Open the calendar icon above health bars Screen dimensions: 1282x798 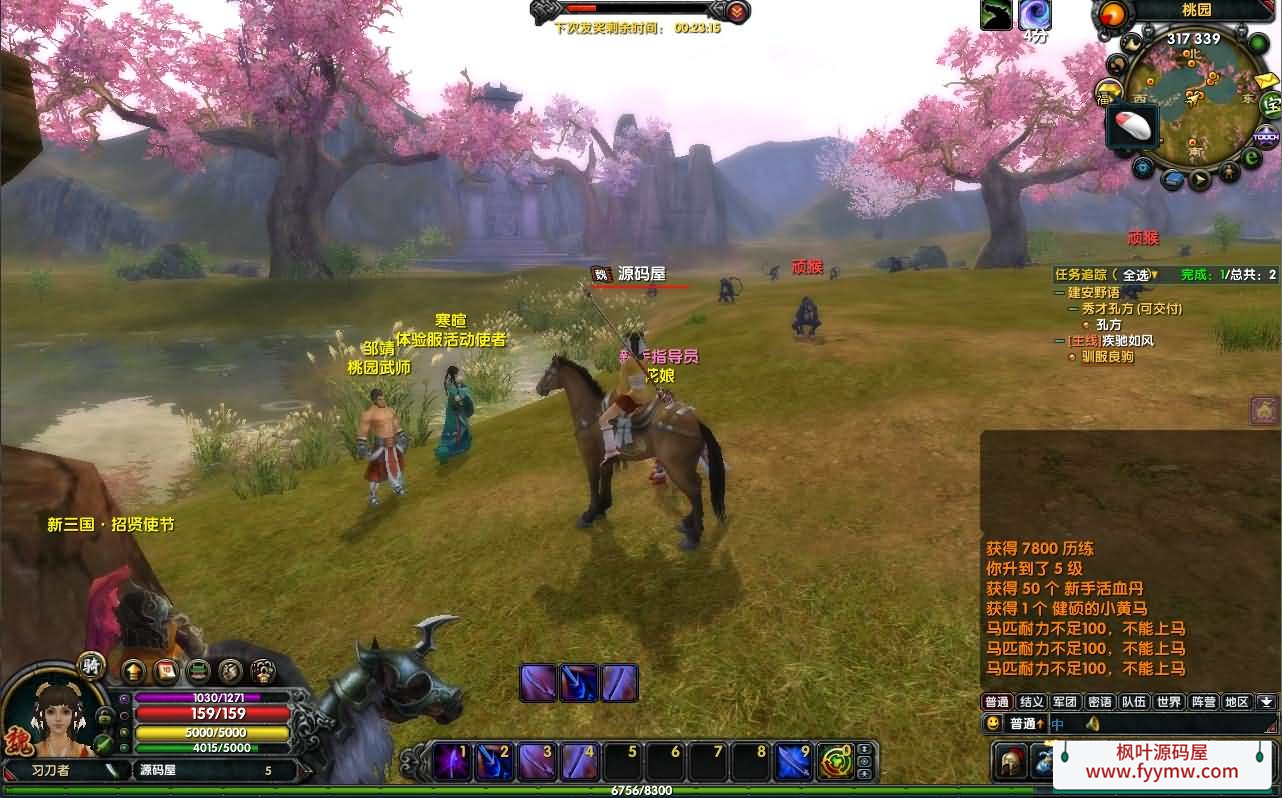166,671
